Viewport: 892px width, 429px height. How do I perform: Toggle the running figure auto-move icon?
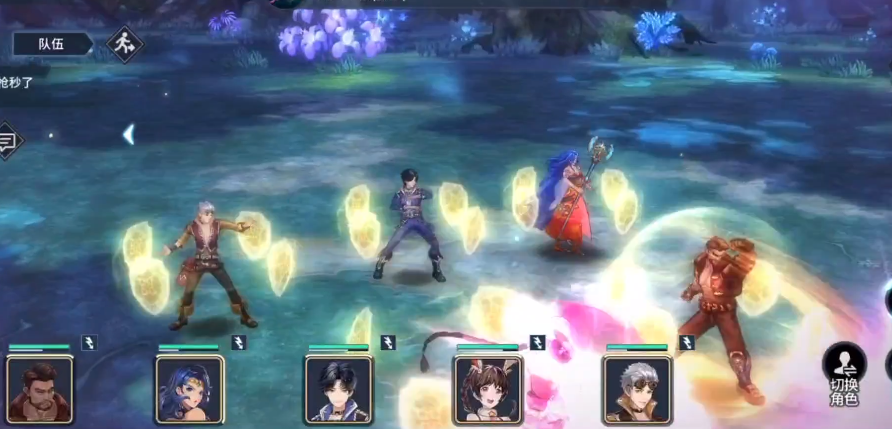coord(125,44)
